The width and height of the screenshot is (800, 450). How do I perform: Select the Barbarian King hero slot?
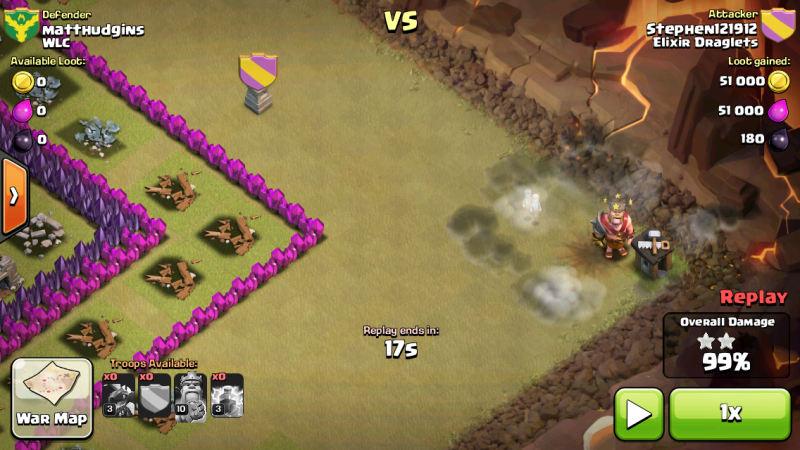tap(191, 396)
